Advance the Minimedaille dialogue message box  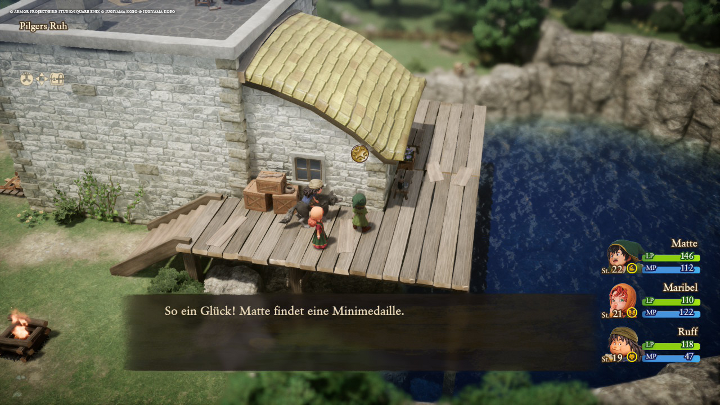click(x=360, y=331)
